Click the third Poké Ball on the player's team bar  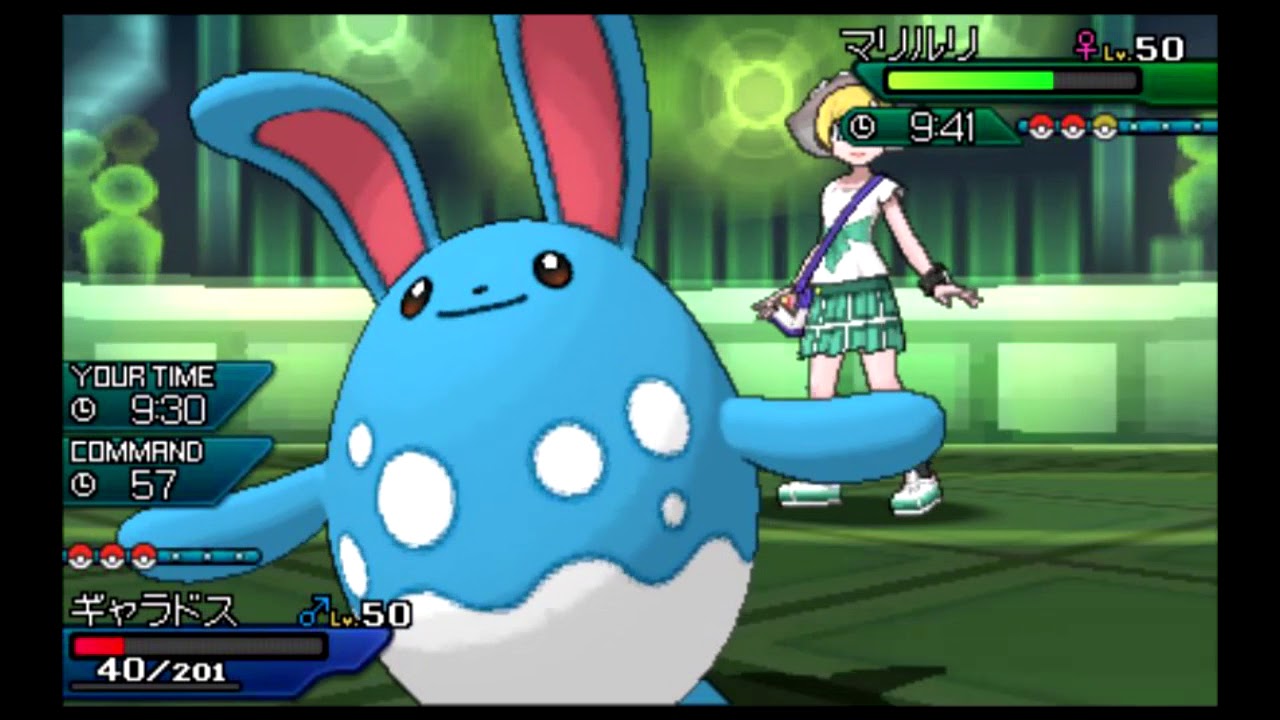click(x=142, y=555)
